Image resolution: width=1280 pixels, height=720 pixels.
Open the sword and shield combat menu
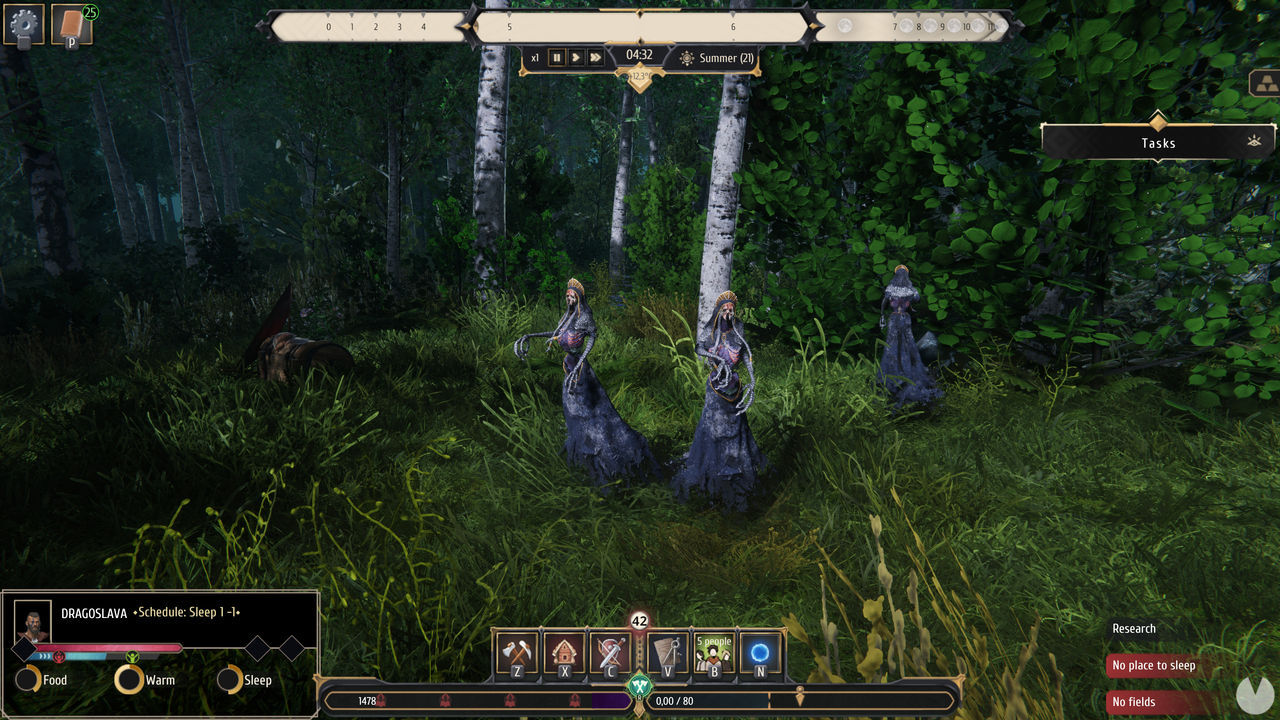tap(610, 653)
